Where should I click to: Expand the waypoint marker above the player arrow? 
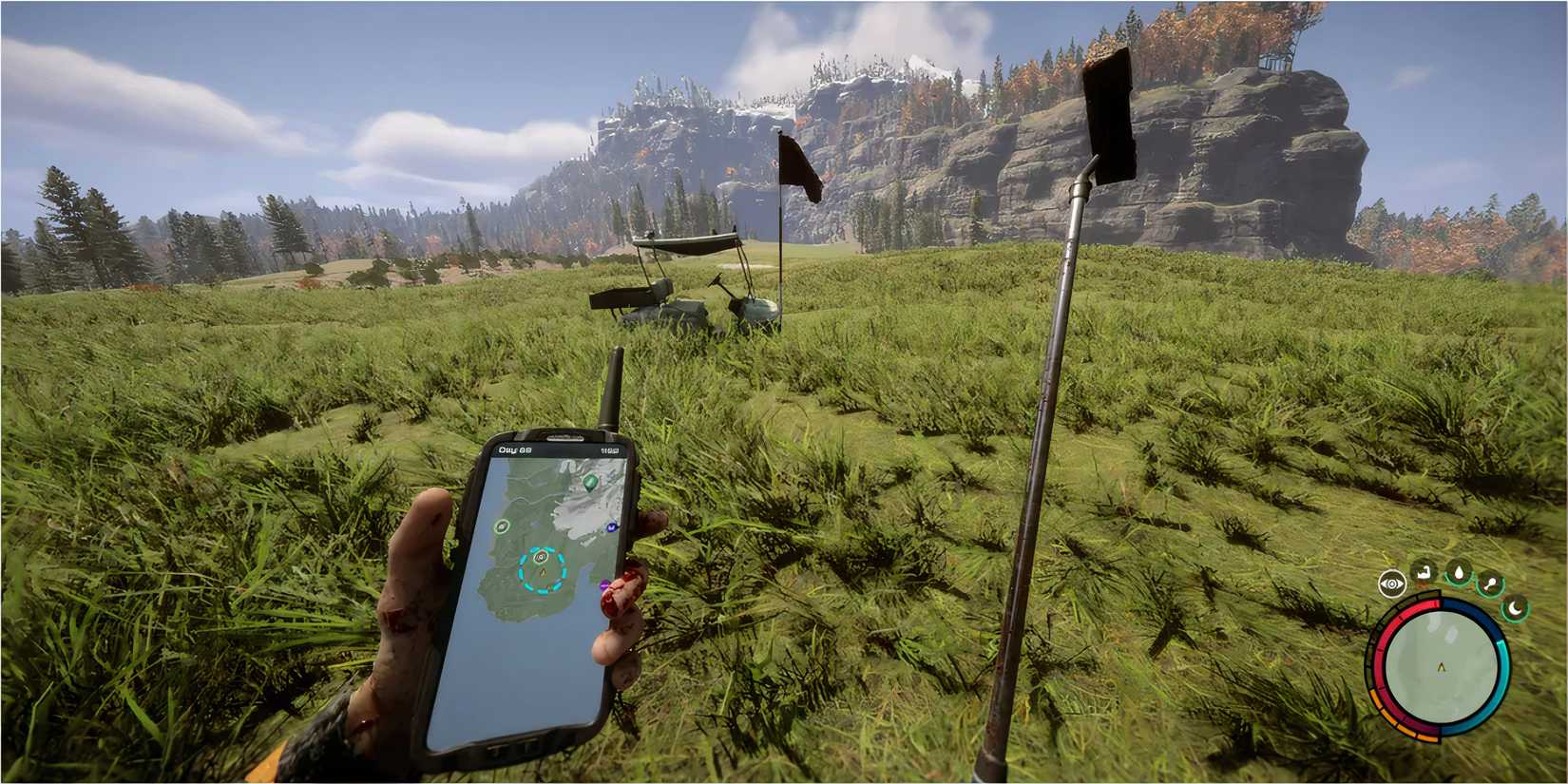click(540, 557)
